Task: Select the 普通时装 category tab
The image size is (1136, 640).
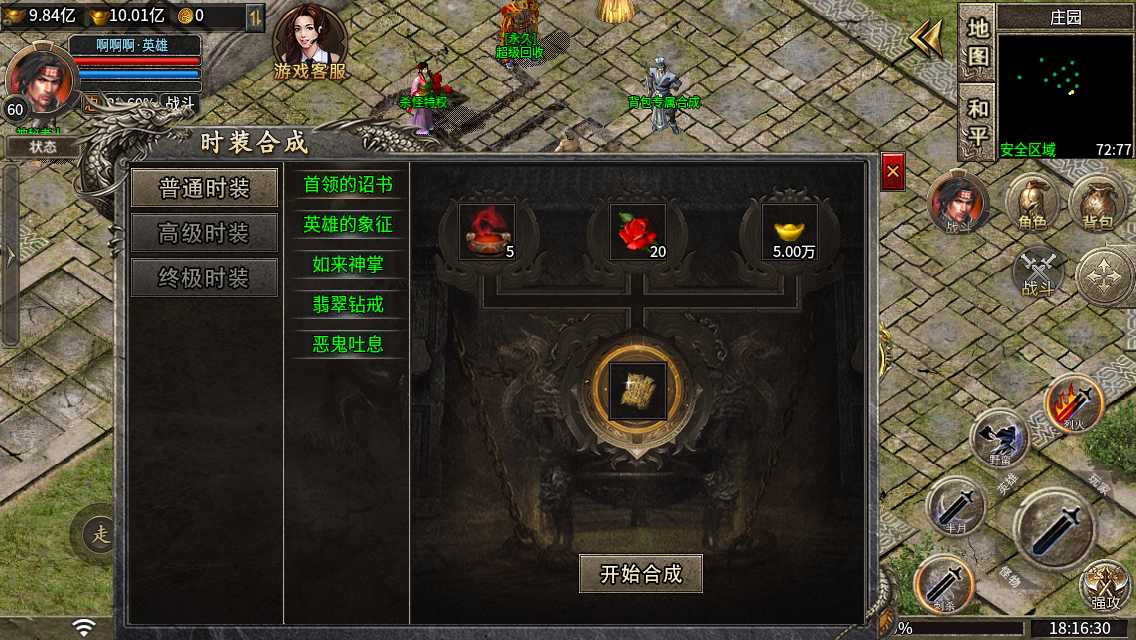Action: pos(204,189)
